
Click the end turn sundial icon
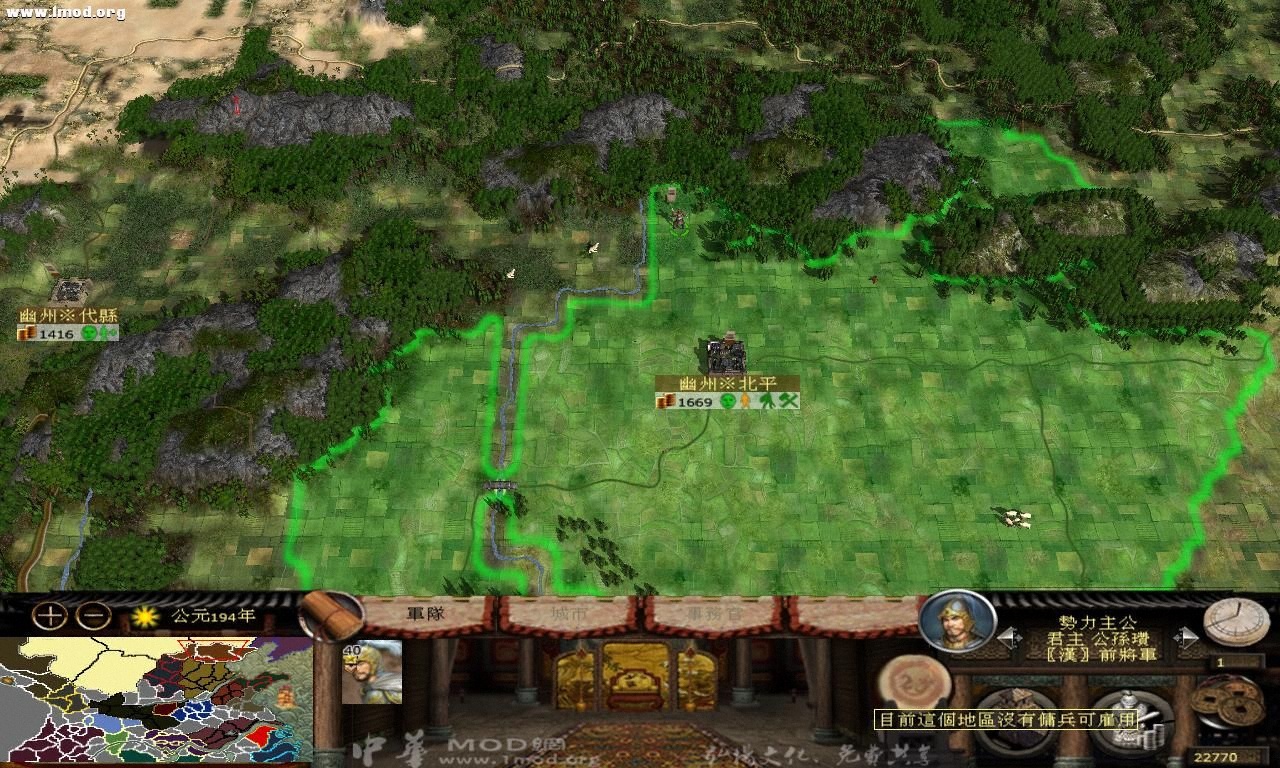tap(1237, 620)
